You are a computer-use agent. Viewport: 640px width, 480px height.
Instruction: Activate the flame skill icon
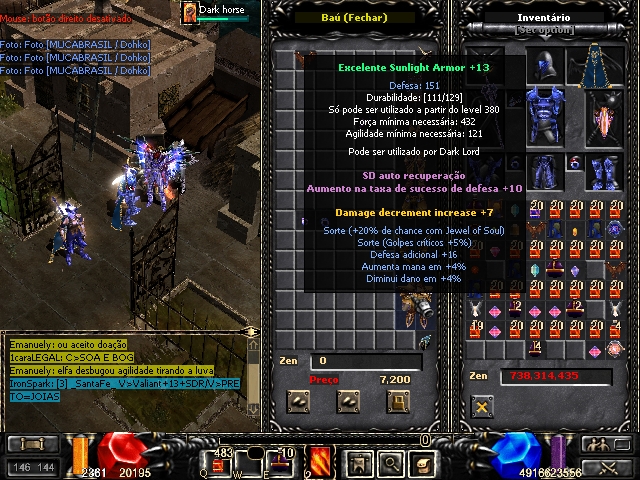[x=322, y=462]
